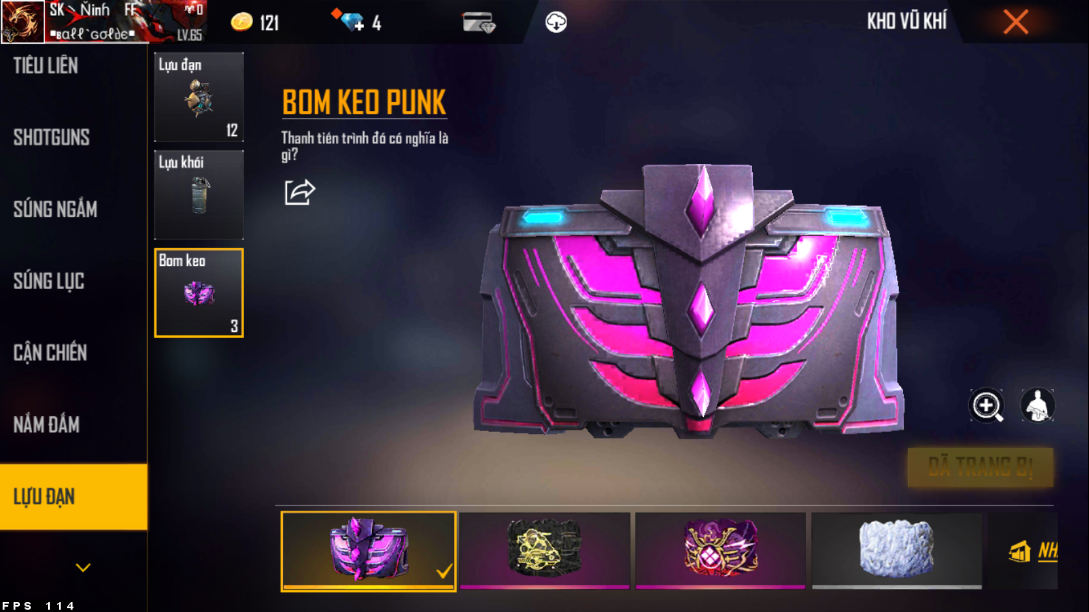The image size is (1089, 612).
Task: Tap the character preview icon
Action: point(1037,405)
